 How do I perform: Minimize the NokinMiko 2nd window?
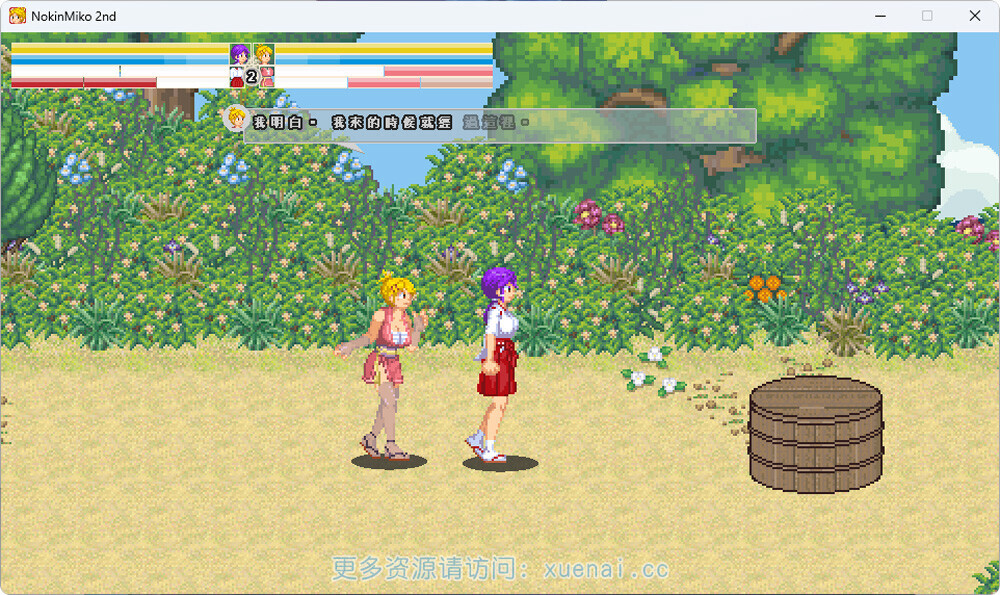click(x=881, y=16)
